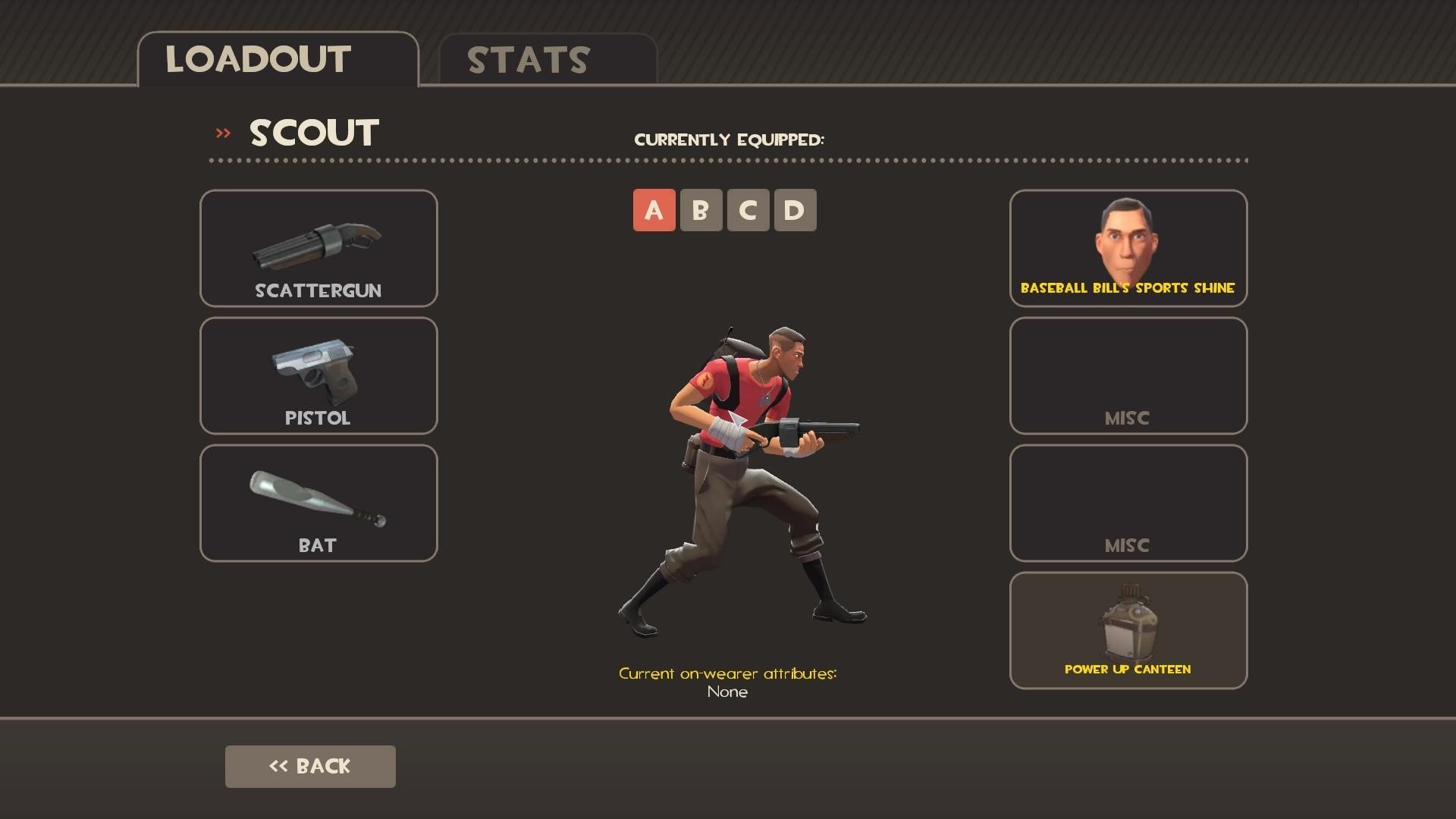The image size is (1456, 819).
Task: Open the Scattergun primary weapon slot
Action: click(318, 248)
